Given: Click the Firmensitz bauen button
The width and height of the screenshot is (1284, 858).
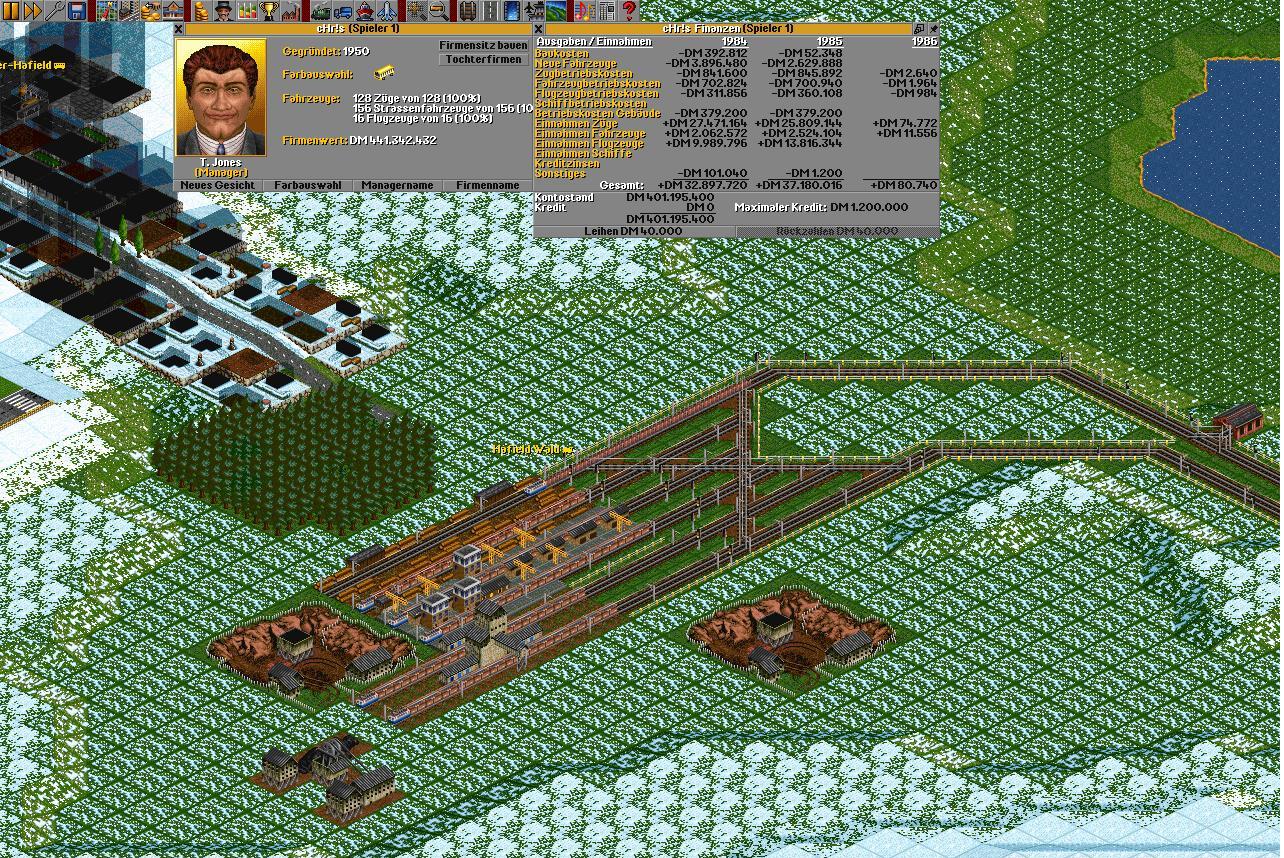Looking at the screenshot, I should point(483,46).
